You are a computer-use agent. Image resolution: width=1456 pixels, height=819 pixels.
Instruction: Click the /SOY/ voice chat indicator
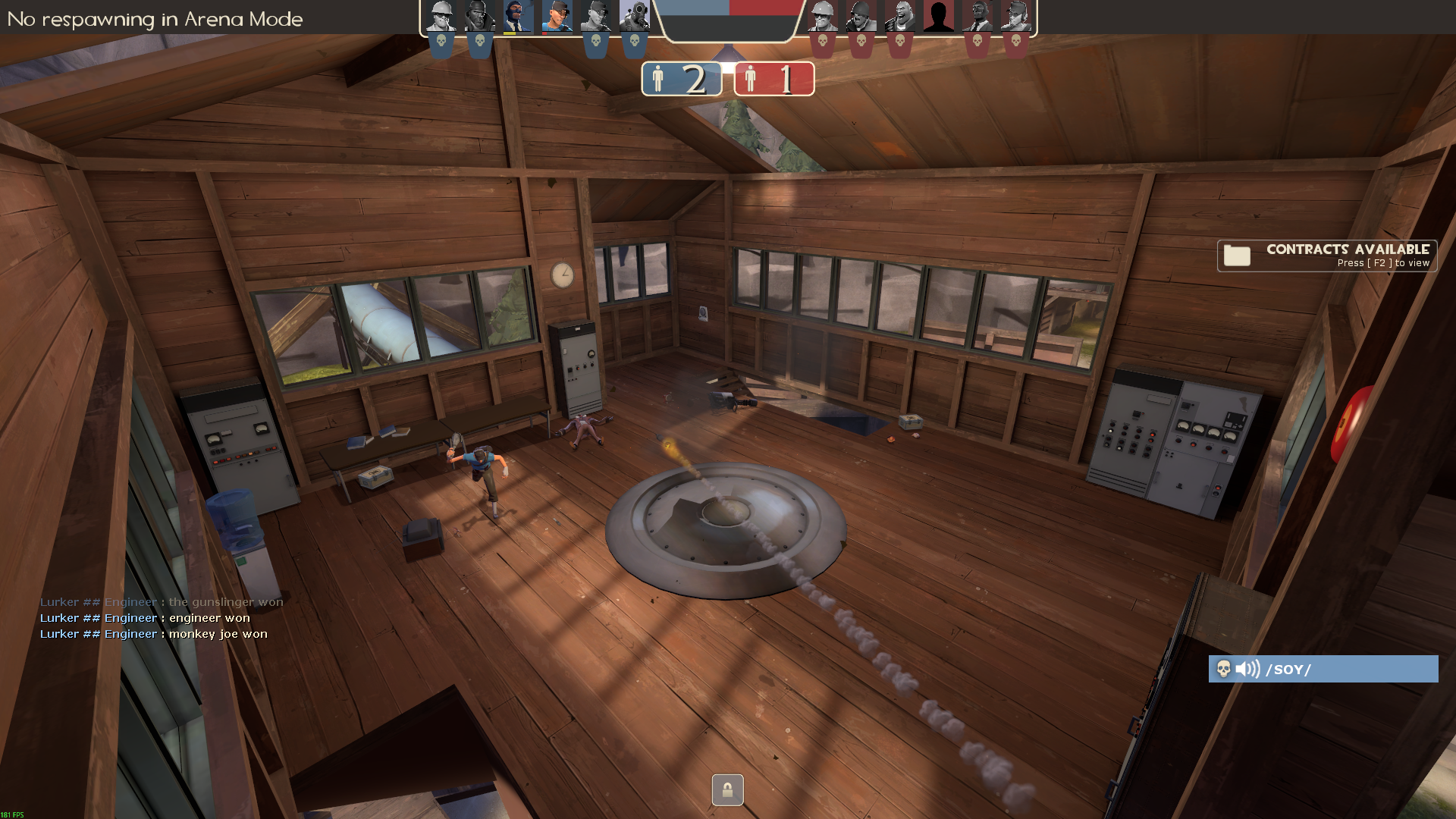click(x=1323, y=669)
